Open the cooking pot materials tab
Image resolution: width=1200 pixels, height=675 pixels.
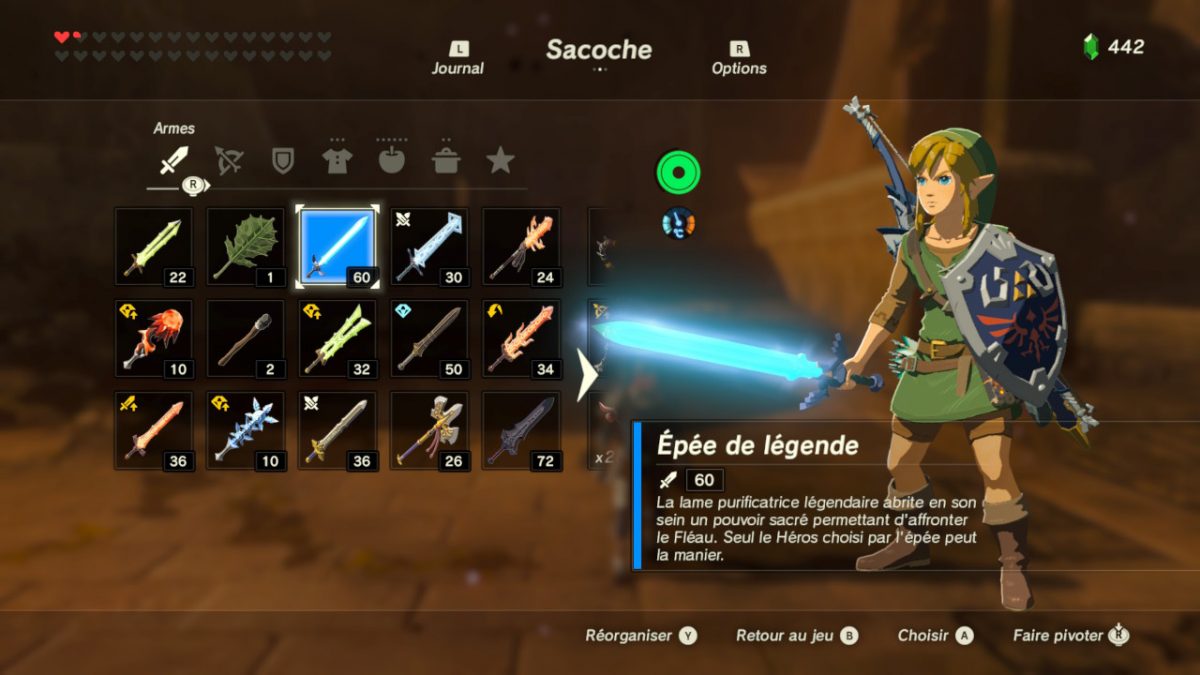pos(445,160)
